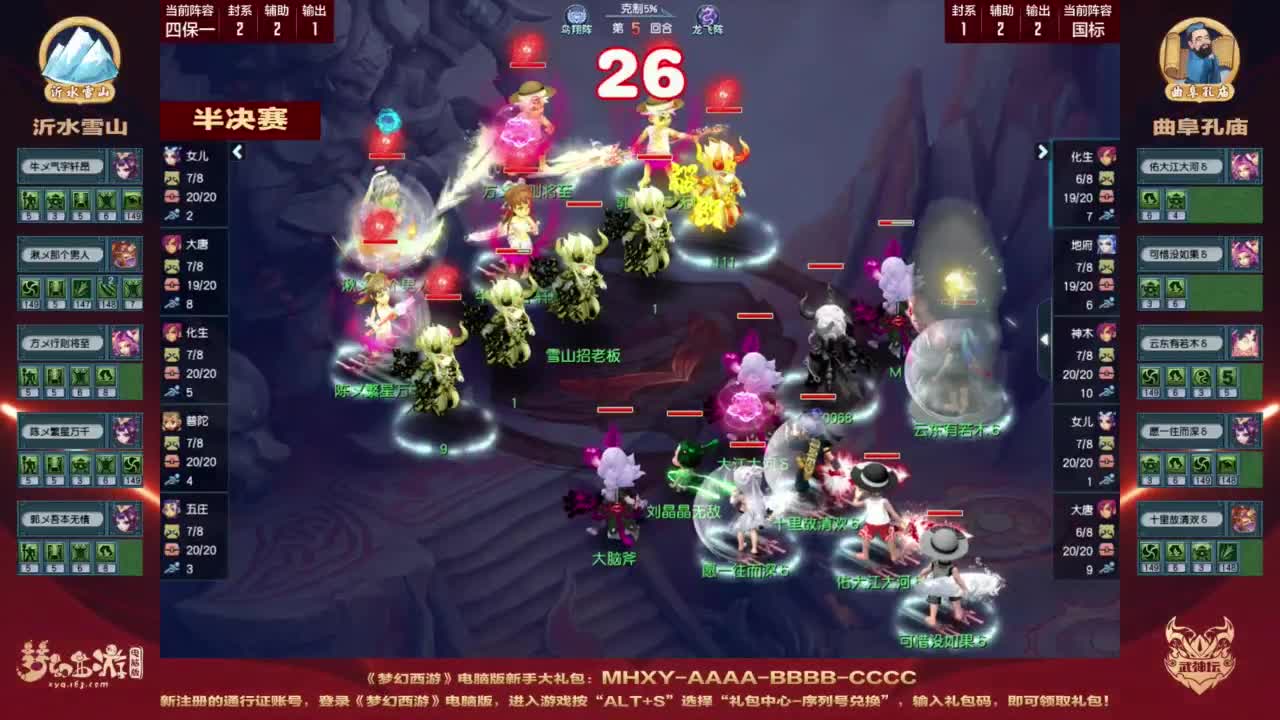Viewport: 1280px width, 720px height.
Task: Collapse left roster with the left-facing chevron
Action: tap(238, 154)
